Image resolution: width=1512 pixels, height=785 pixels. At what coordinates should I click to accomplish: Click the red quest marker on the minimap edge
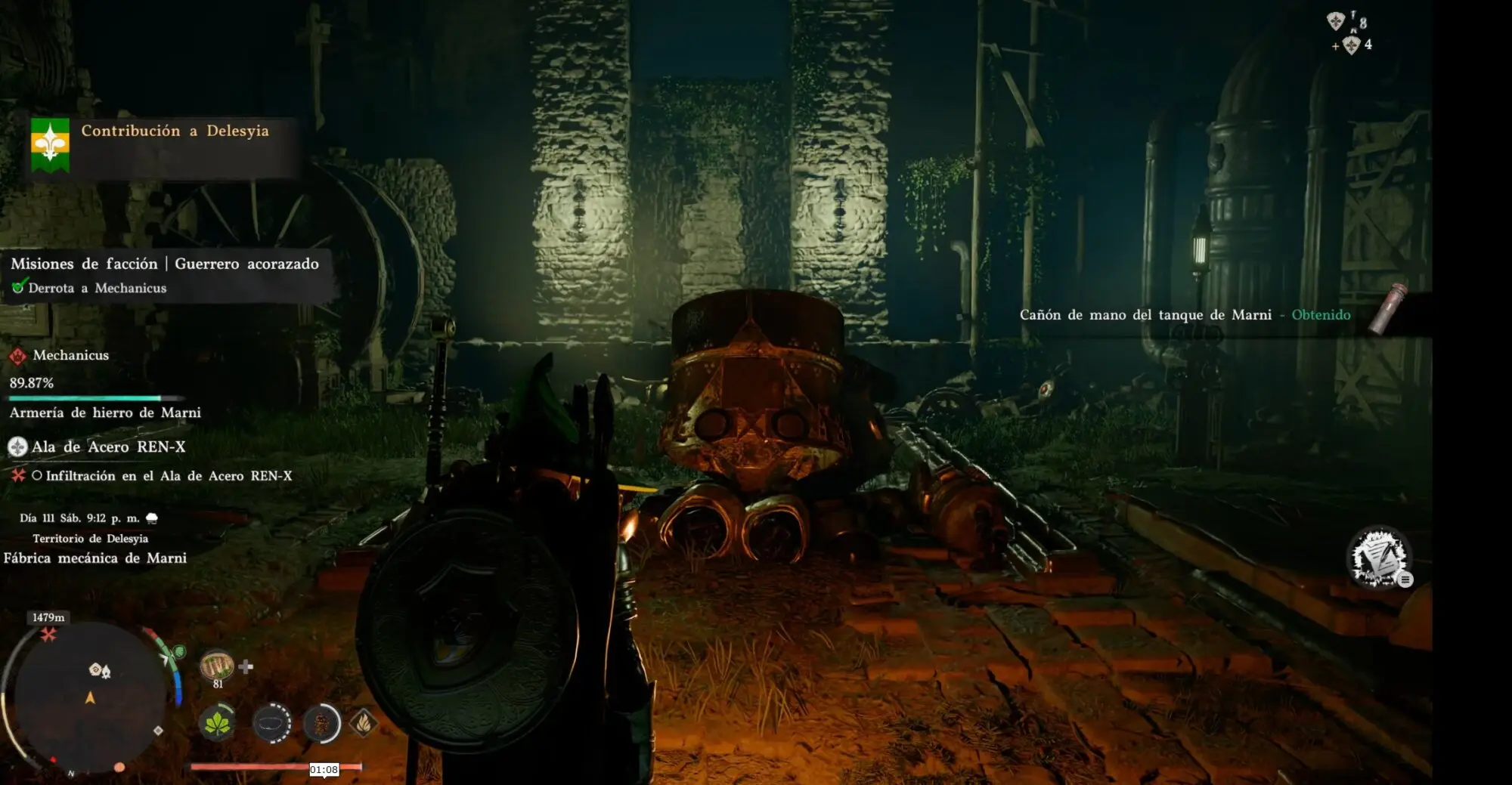48,635
